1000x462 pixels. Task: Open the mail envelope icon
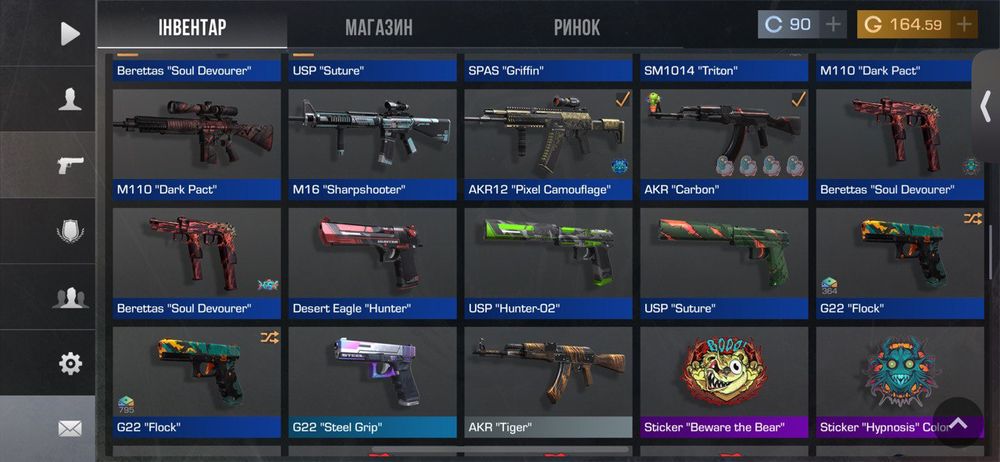pos(69,429)
